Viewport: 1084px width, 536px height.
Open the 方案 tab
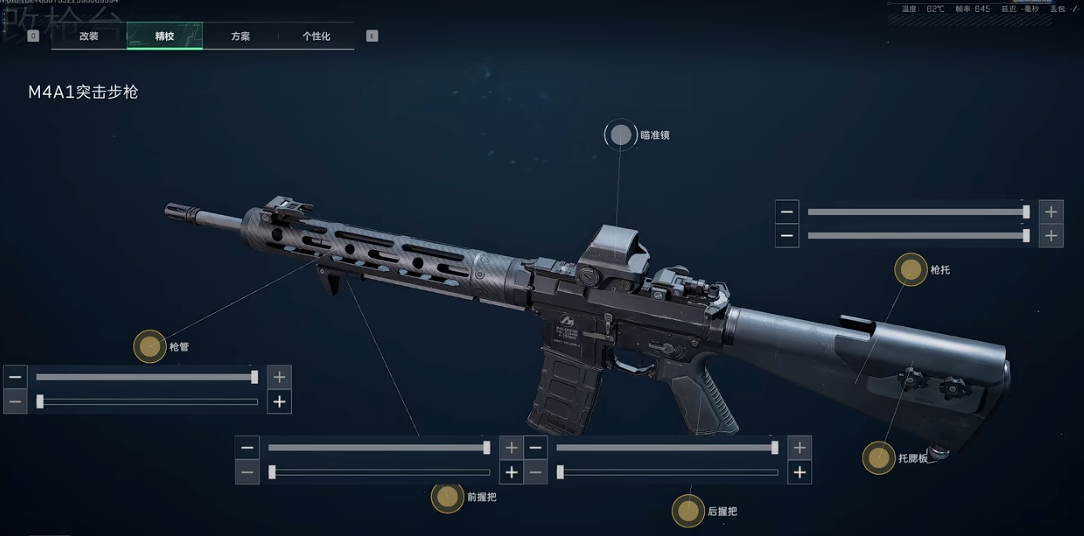click(240, 36)
